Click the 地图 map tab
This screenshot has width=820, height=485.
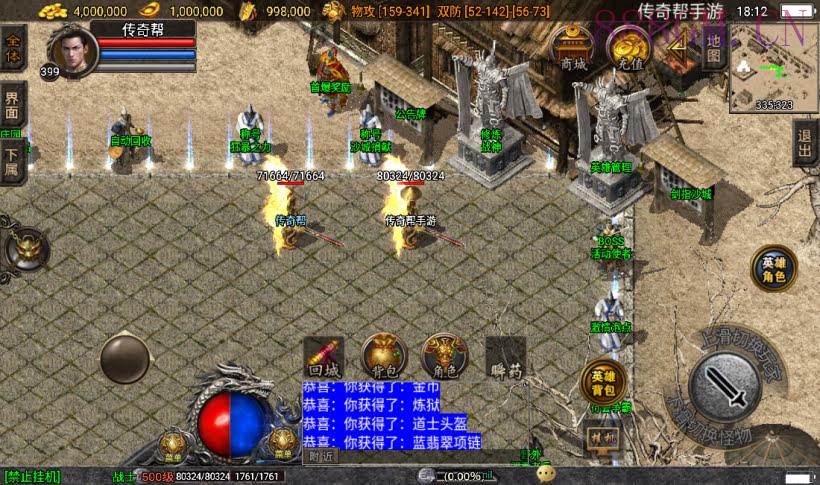tap(713, 48)
